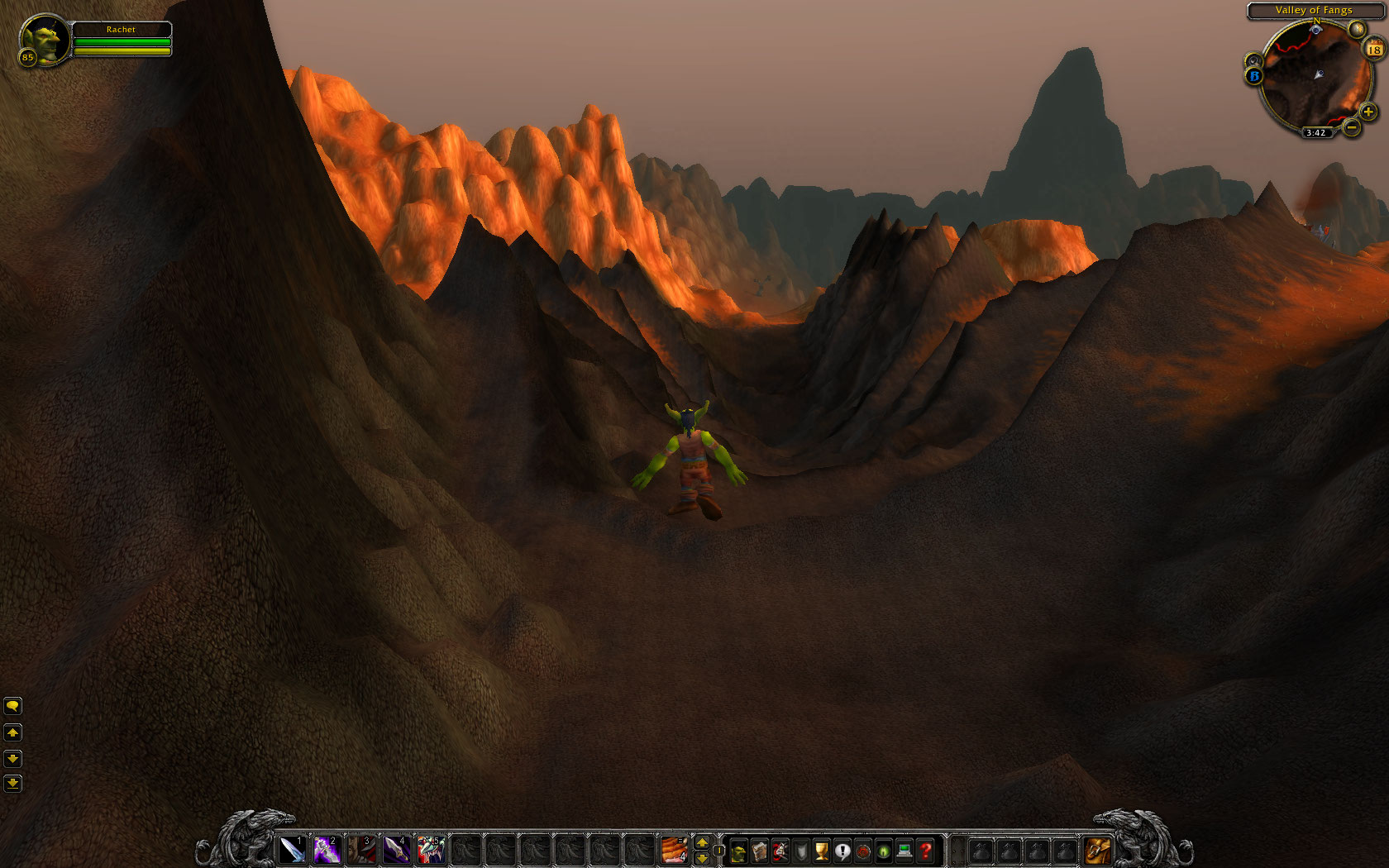Use the purple gauntlet ability in slot 2
The image size is (1389, 868).
(327, 849)
